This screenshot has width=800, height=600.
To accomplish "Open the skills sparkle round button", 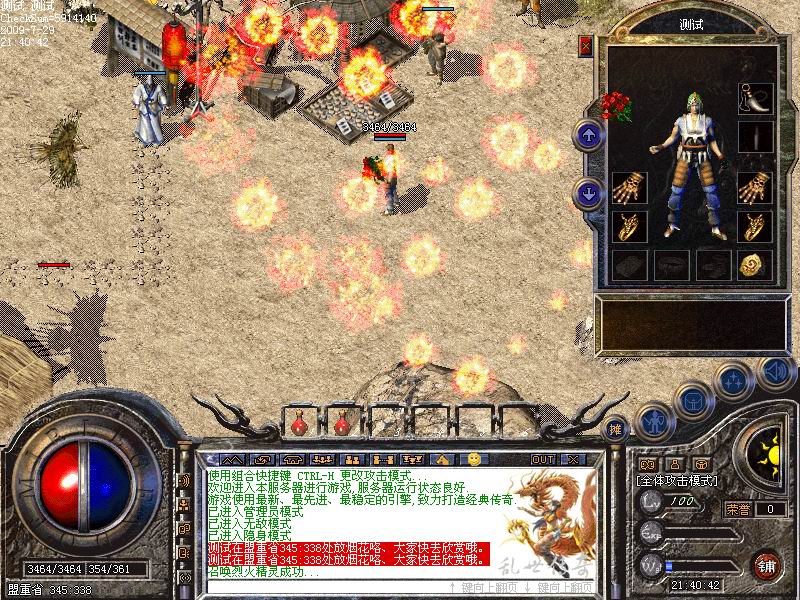I will coord(735,381).
